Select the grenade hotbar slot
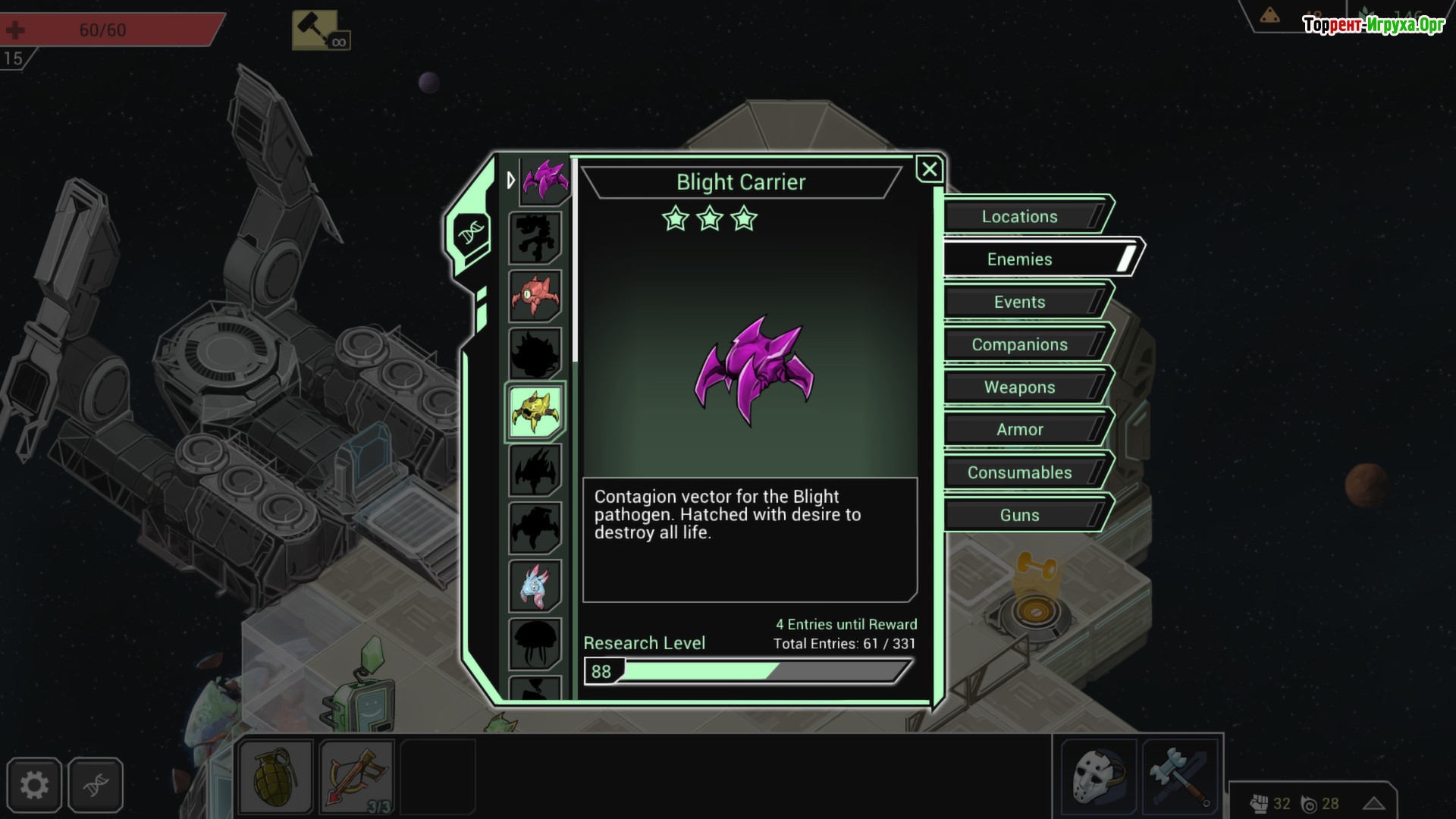 tap(275, 777)
